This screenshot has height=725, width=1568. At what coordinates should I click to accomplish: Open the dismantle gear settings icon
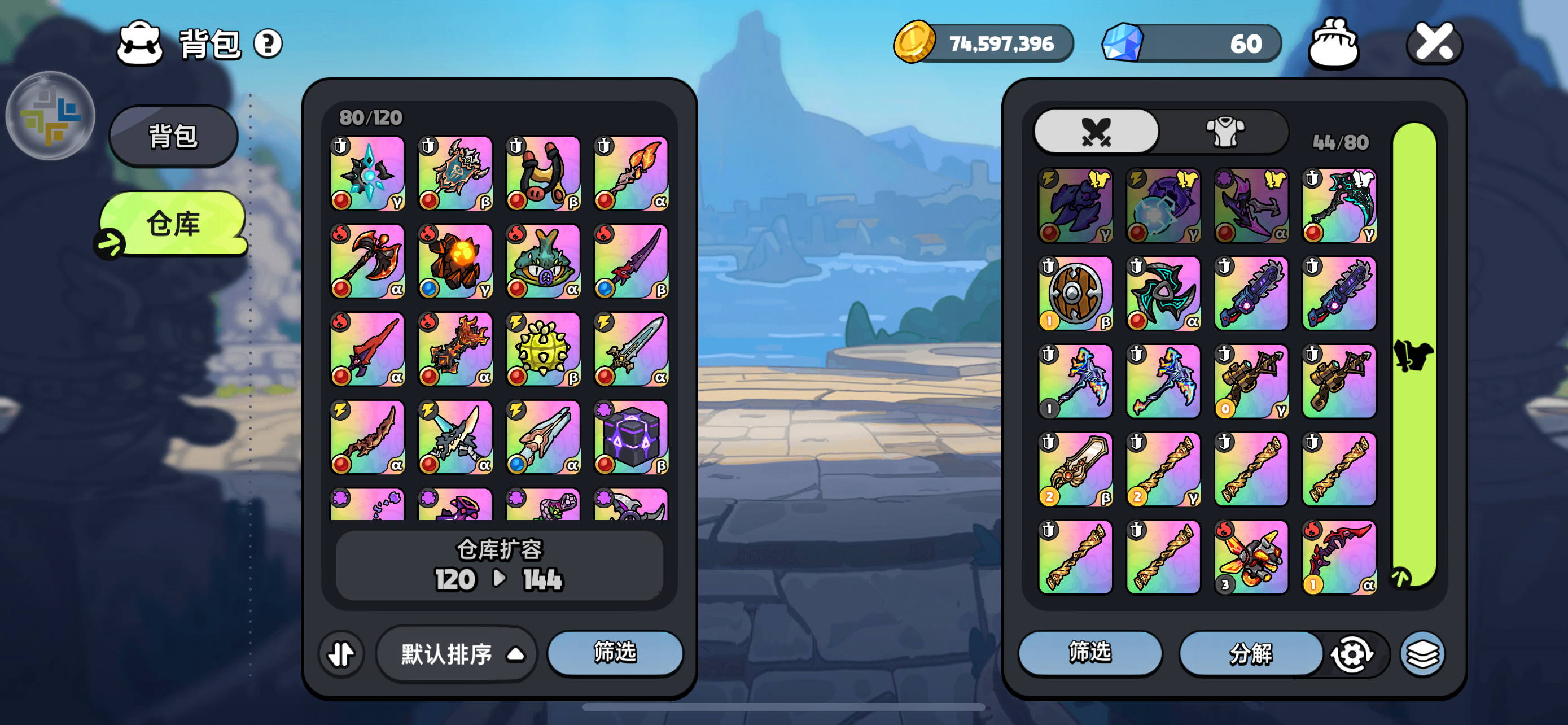point(1351,654)
